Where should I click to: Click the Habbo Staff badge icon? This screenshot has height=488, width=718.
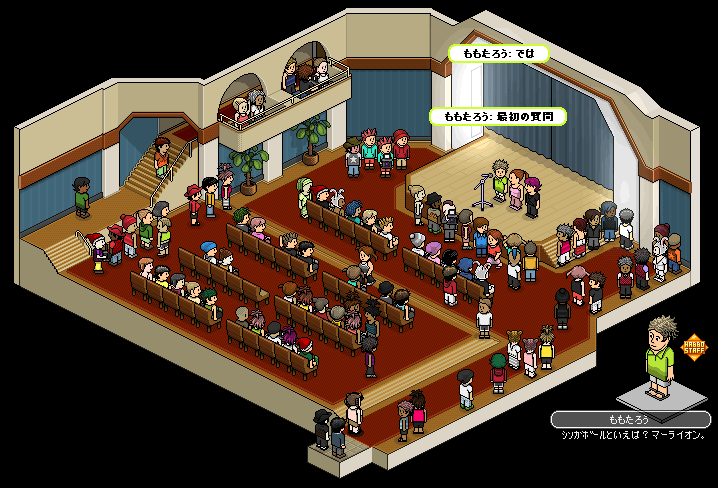[x=693, y=348]
